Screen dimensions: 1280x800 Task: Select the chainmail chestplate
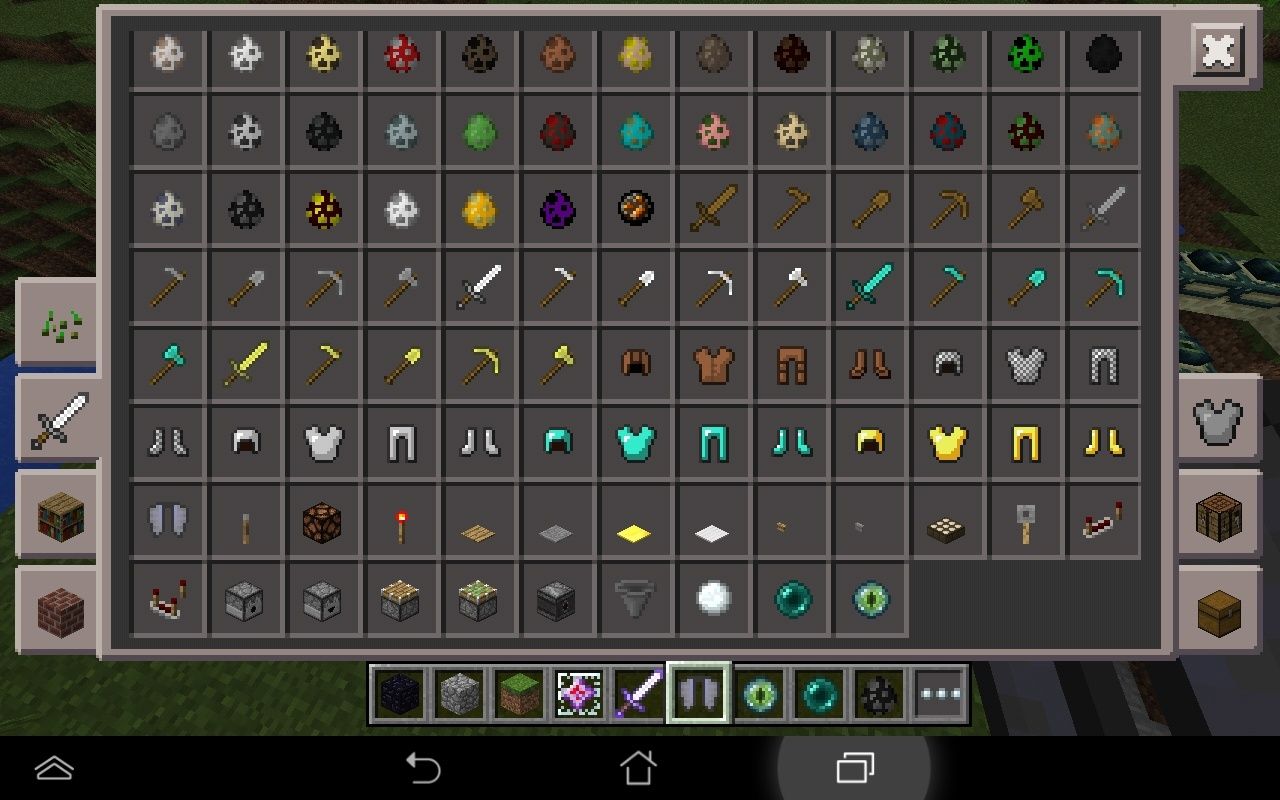tap(1026, 363)
